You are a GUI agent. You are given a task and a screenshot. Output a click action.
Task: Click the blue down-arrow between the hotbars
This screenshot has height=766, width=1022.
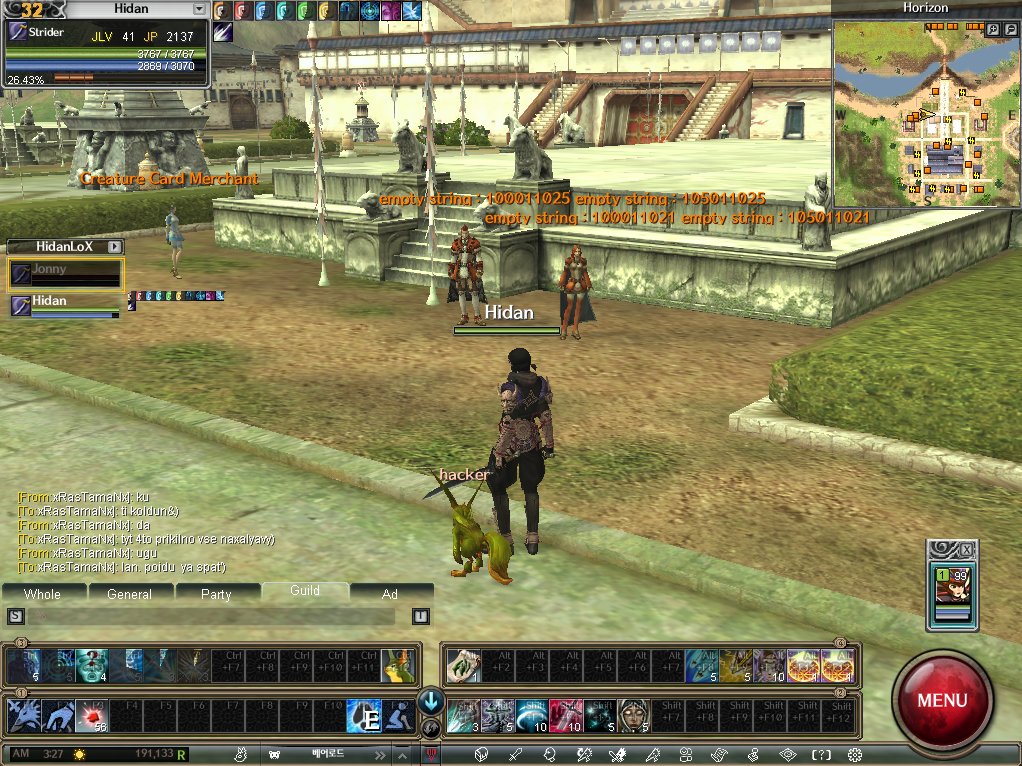[432, 700]
